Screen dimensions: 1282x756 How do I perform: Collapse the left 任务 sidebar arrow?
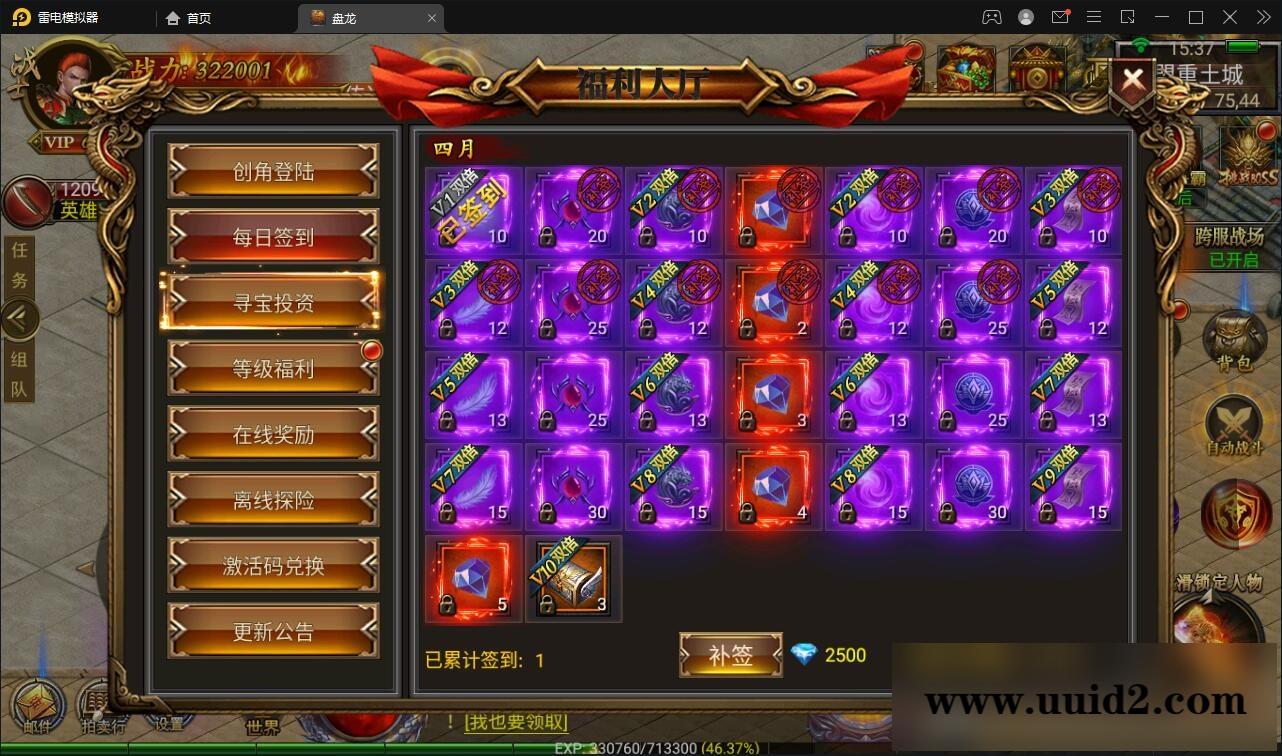[x=22, y=318]
